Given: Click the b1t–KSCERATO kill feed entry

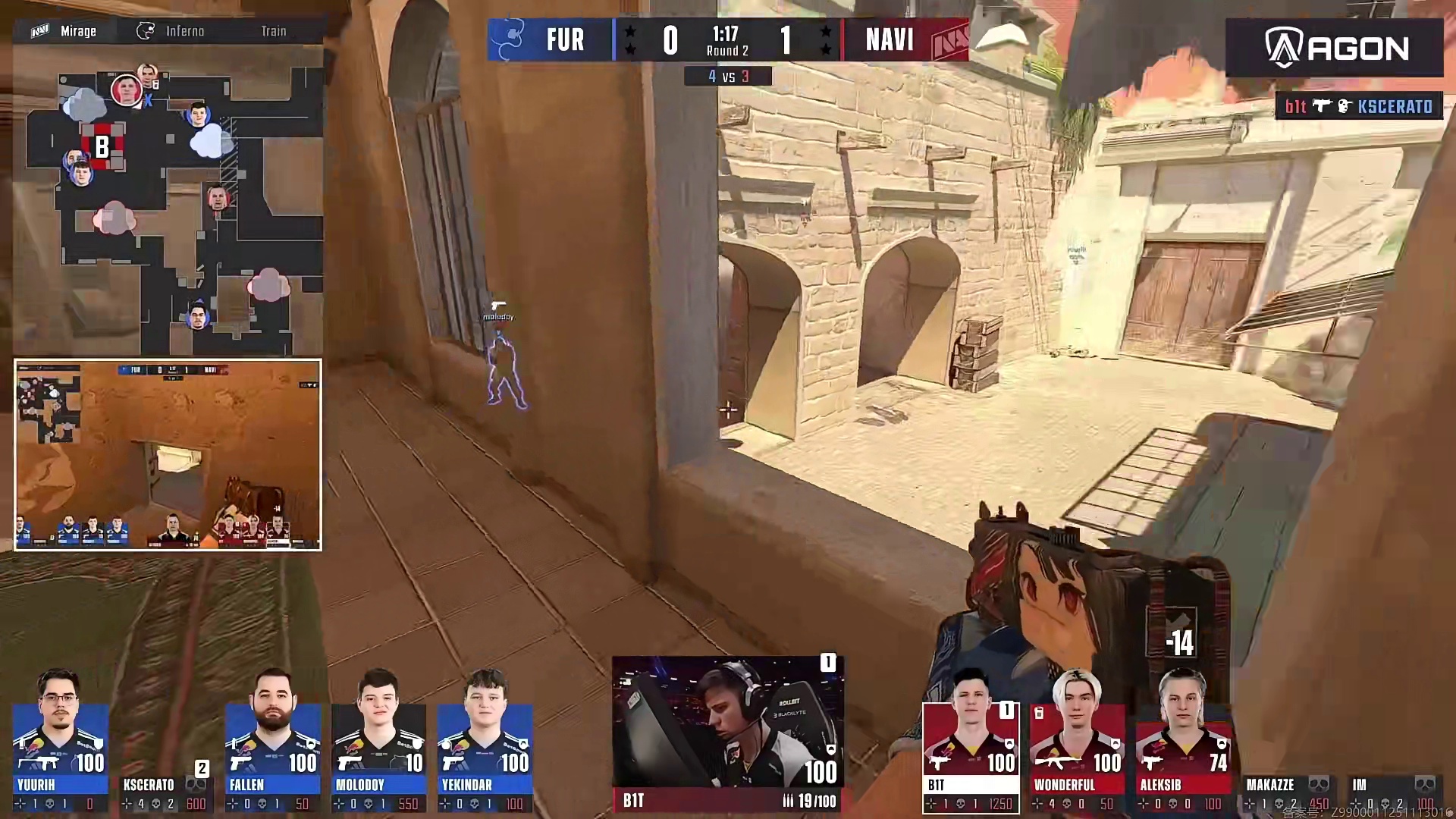Looking at the screenshot, I should (x=1358, y=107).
